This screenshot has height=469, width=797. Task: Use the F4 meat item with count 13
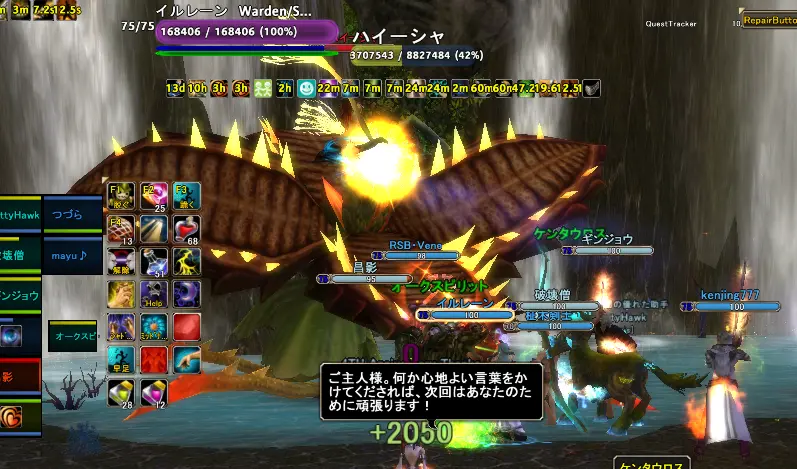pyautogui.click(x=120, y=228)
